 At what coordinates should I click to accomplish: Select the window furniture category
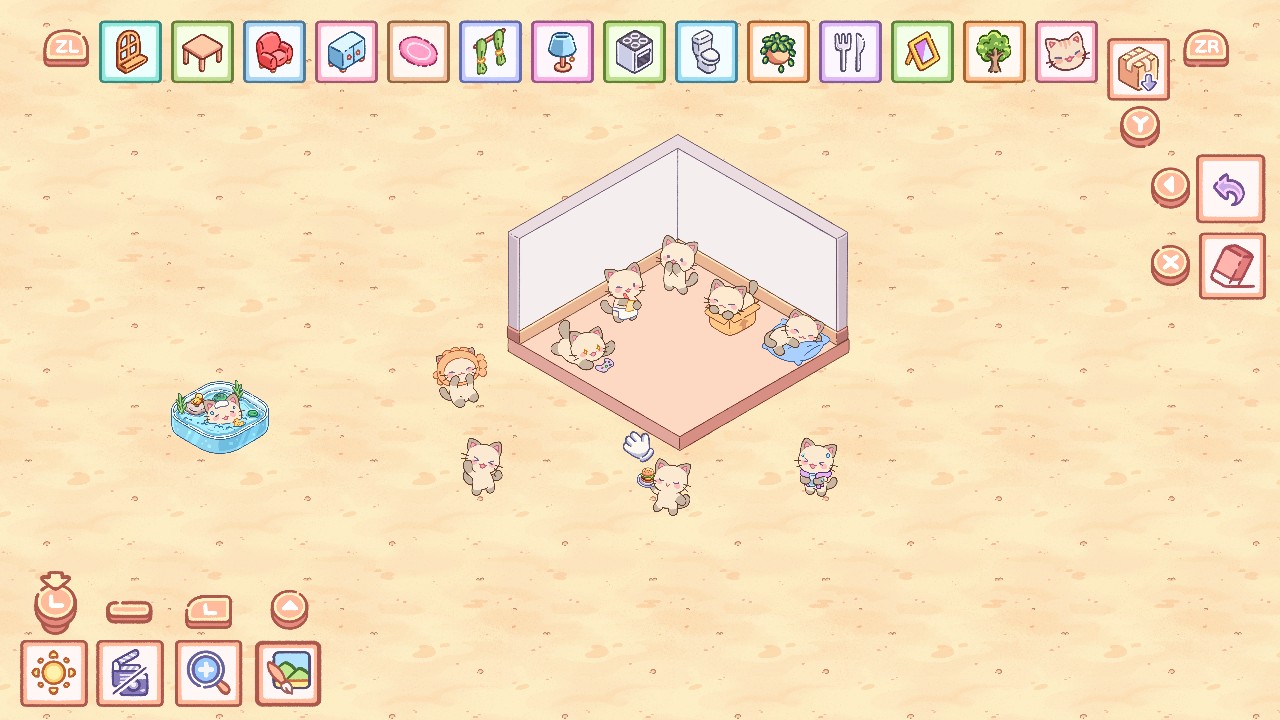[130, 52]
